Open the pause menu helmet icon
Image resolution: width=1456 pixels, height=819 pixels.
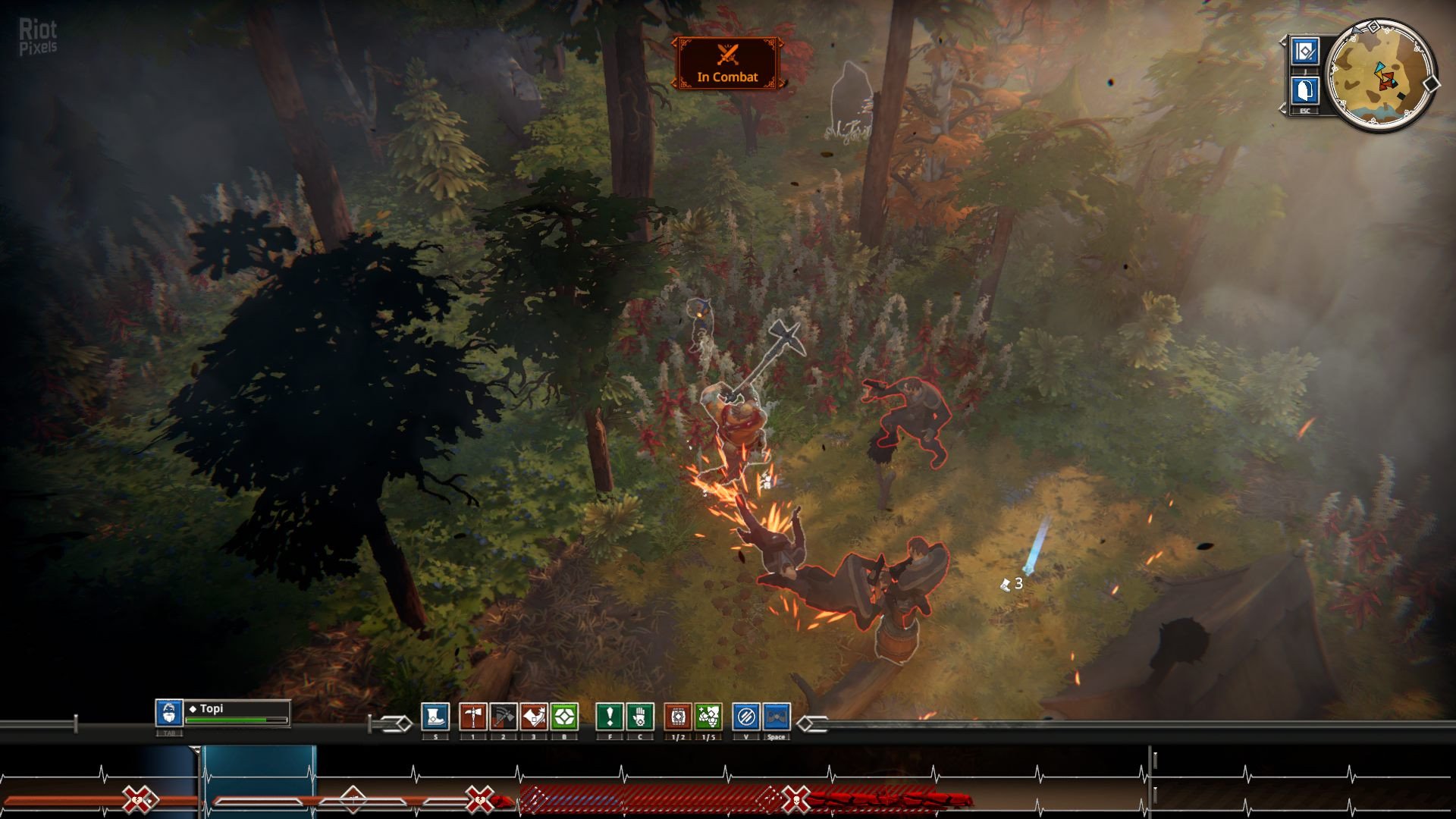1305,91
